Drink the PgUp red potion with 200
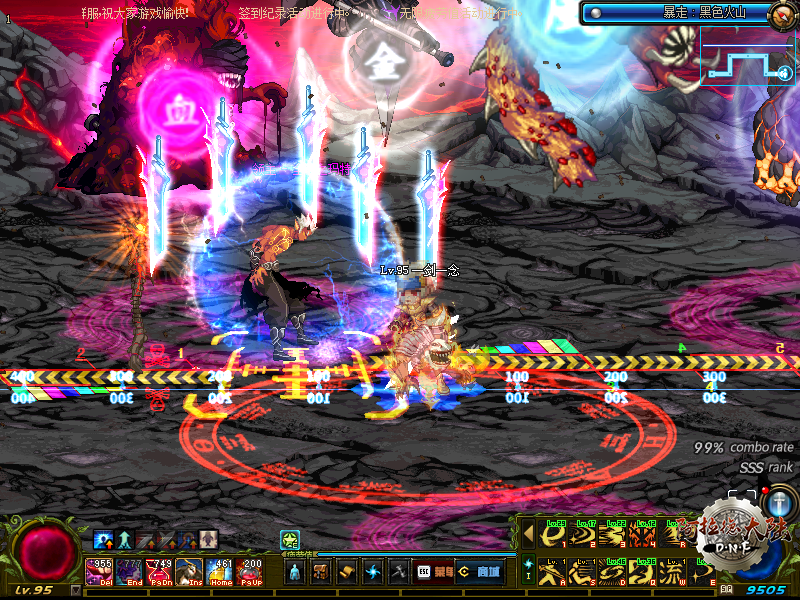 click(249, 573)
